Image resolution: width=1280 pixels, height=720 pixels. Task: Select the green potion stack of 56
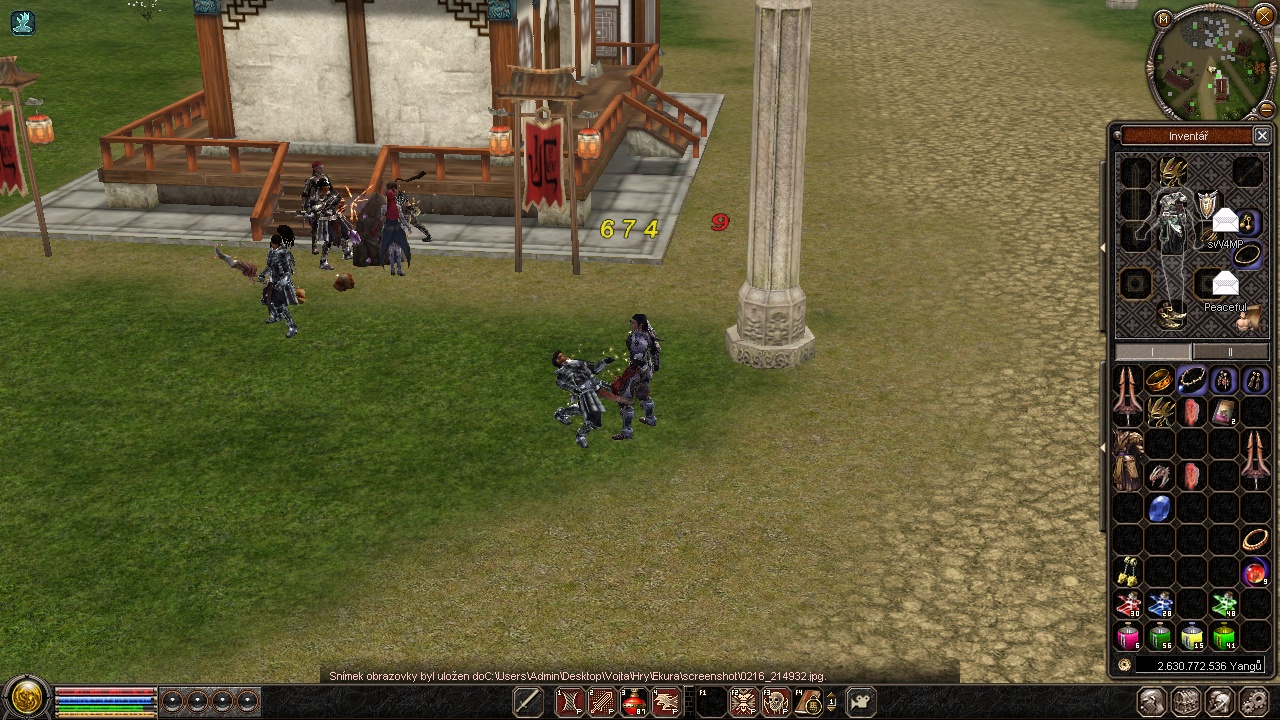coord(1159,637)
